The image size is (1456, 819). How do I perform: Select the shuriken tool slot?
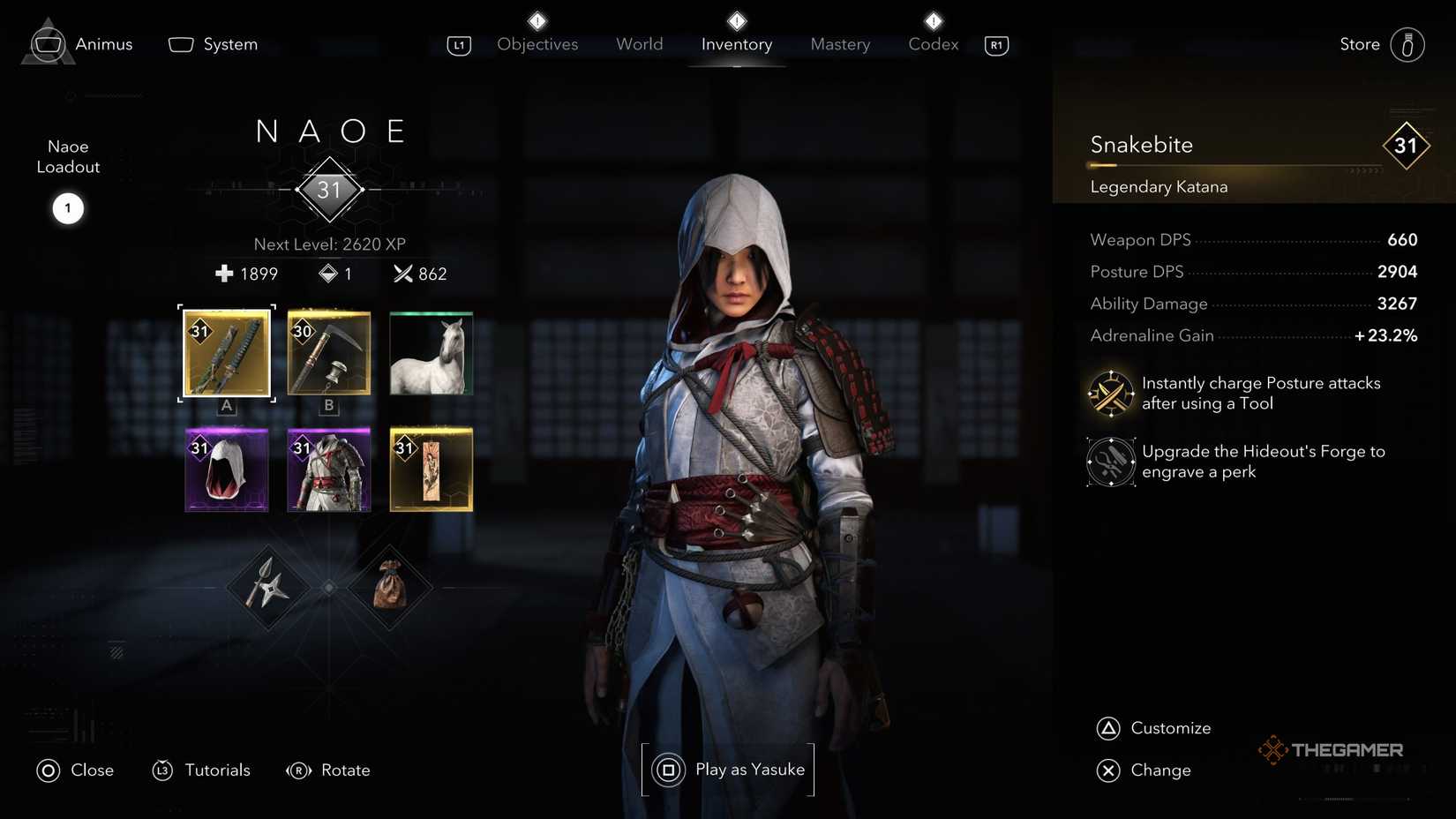267,586
